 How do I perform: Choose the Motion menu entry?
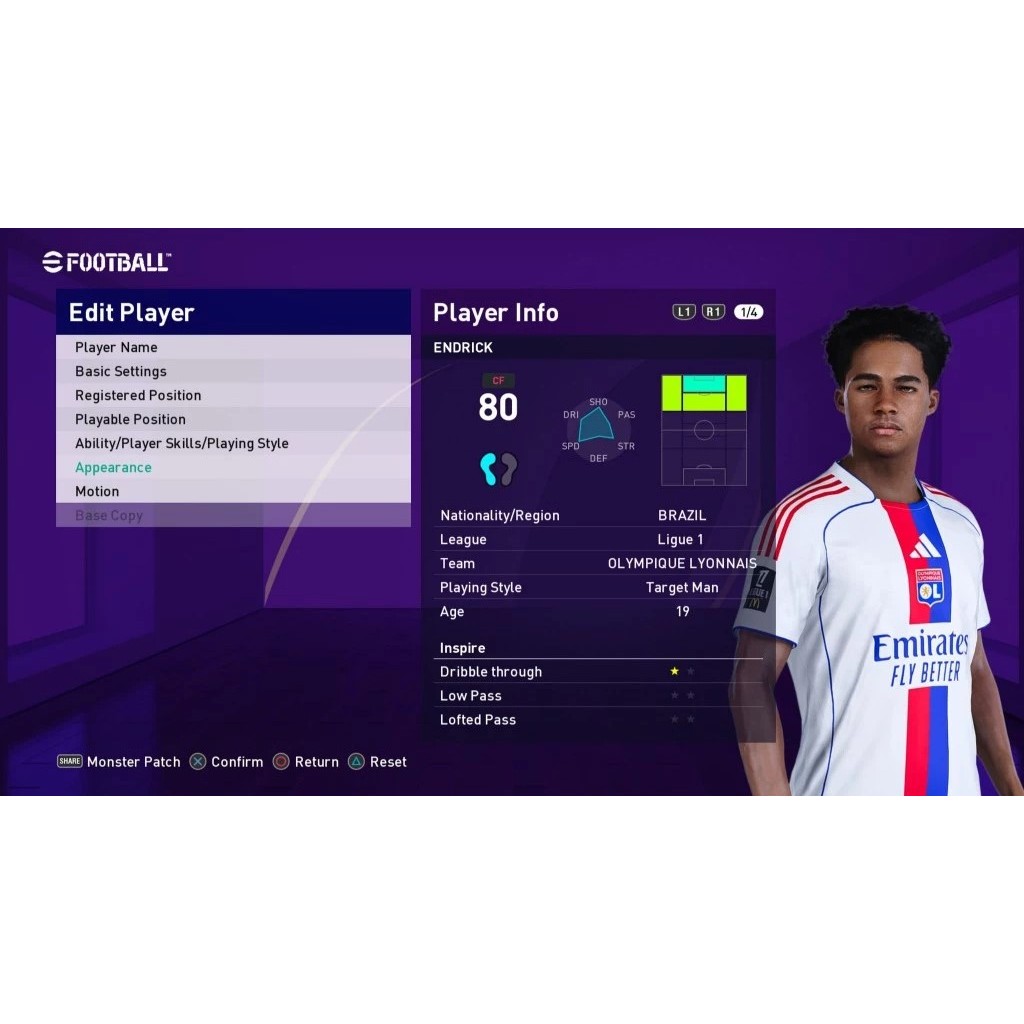pyautogui.click(x=97, y=491)
